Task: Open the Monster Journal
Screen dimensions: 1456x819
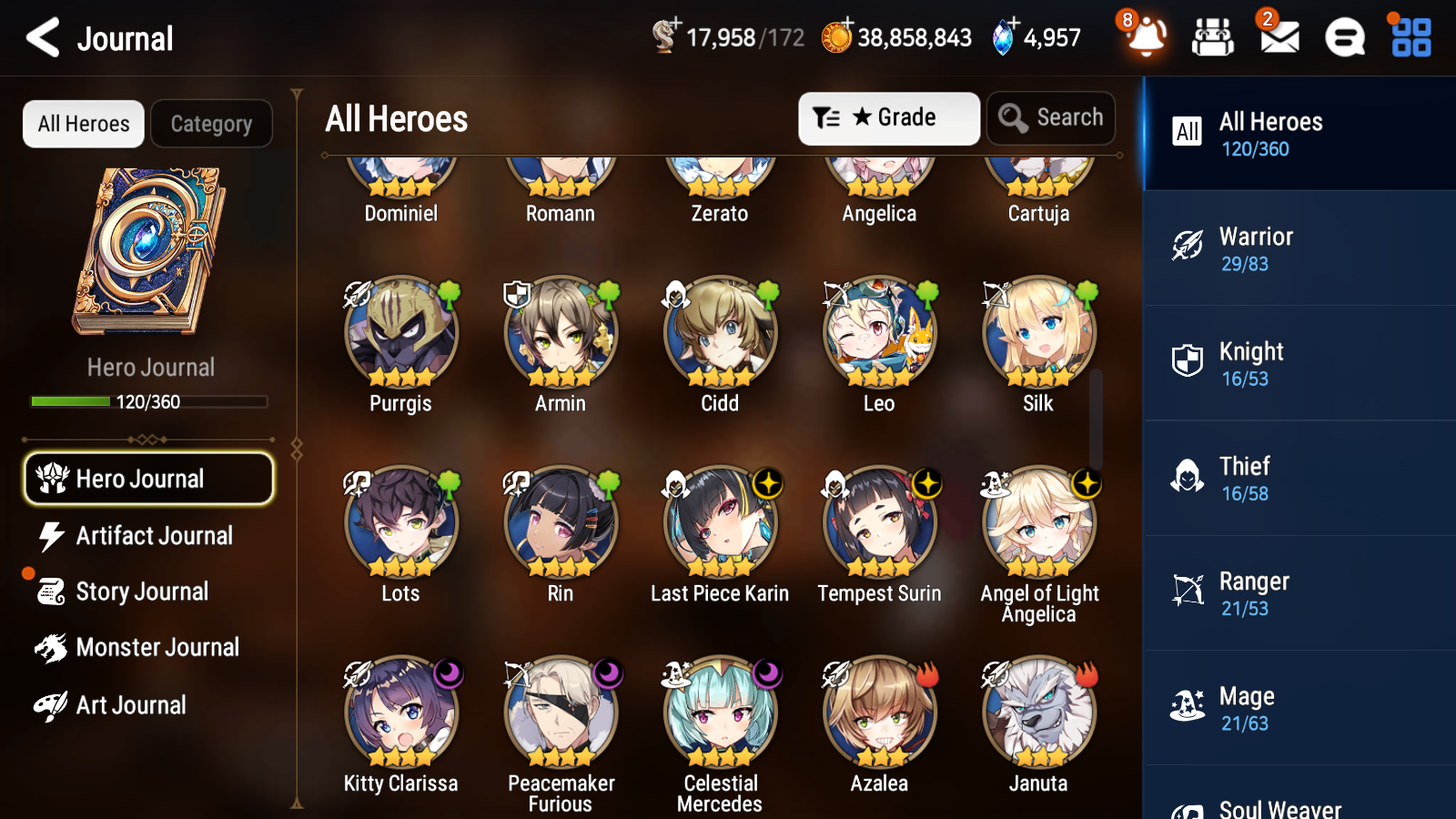Action: tap(158, 647)
